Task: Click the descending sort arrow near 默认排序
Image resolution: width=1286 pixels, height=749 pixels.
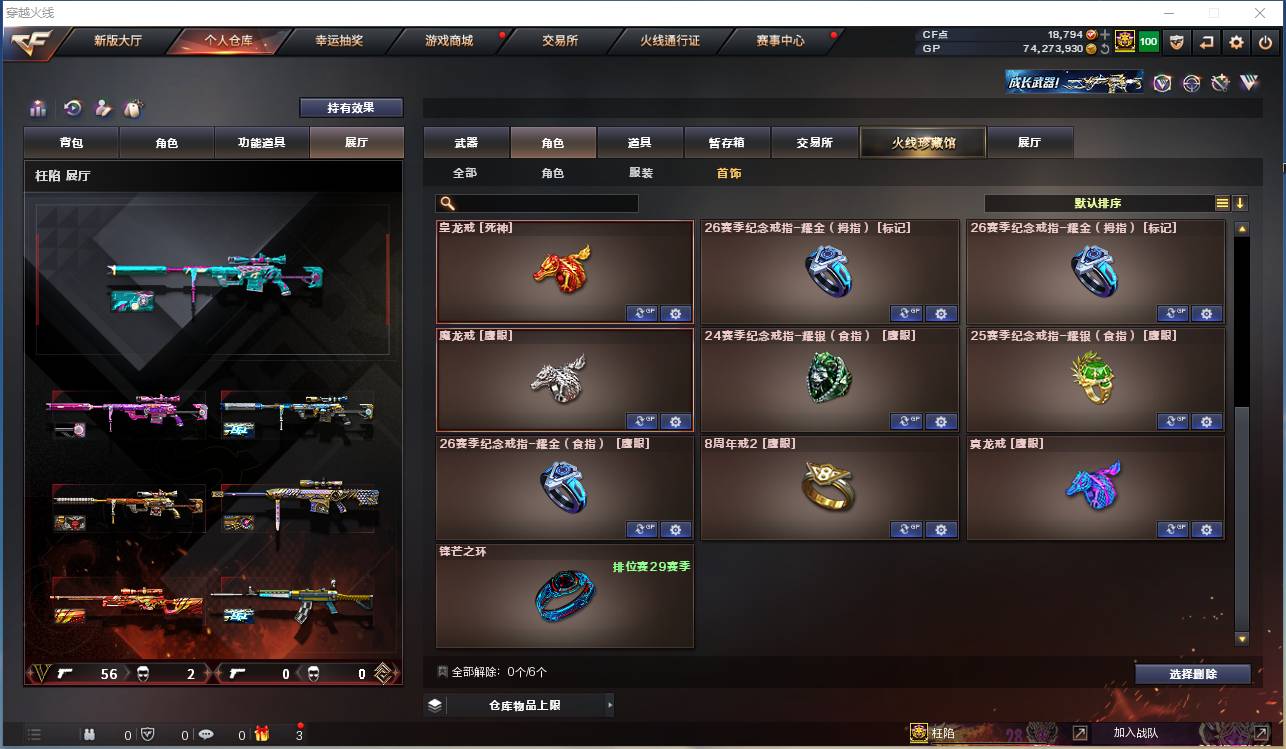Action: (1240, 202)
